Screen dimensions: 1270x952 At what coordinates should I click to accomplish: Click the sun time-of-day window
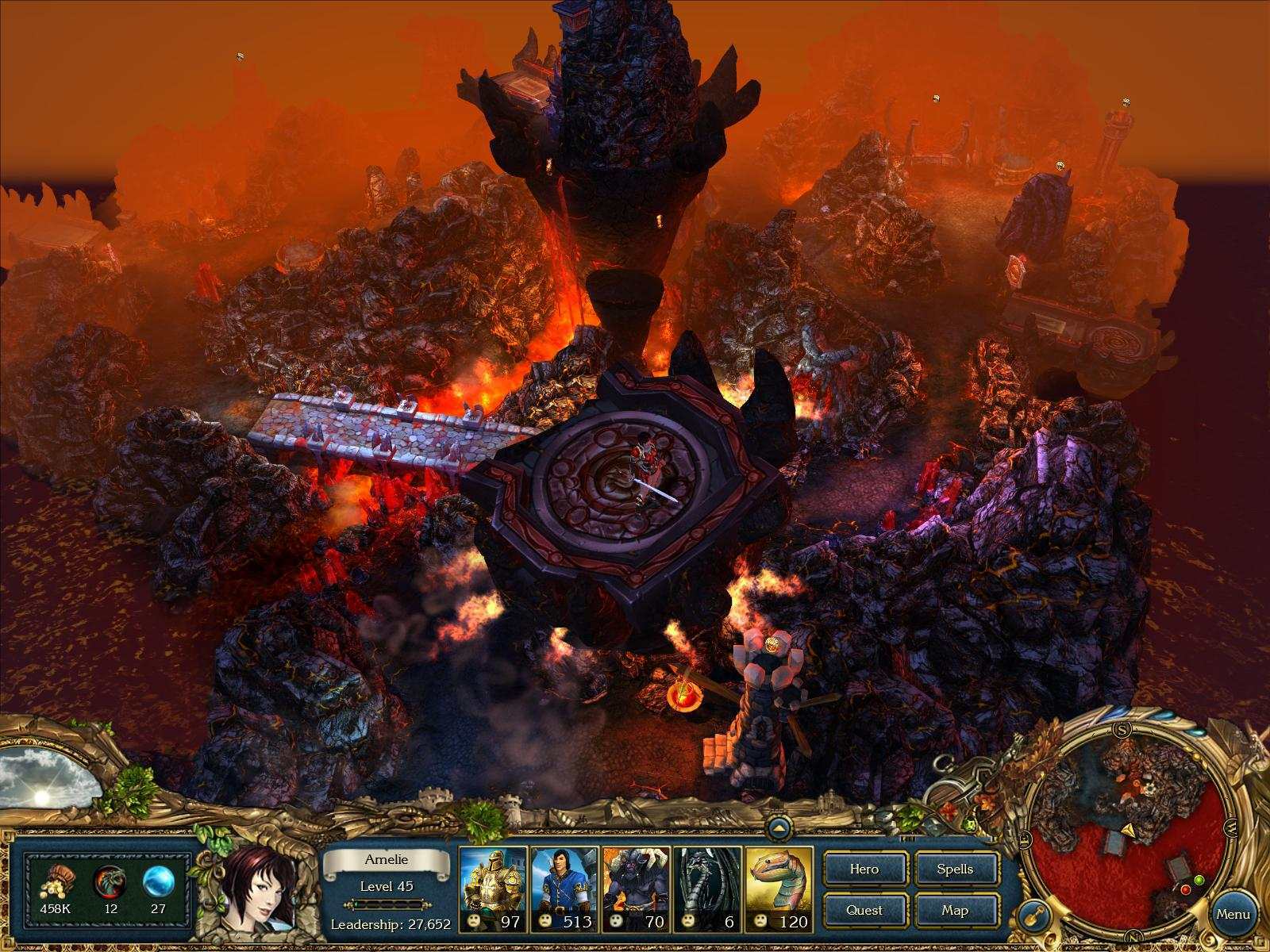click(45, 776)
